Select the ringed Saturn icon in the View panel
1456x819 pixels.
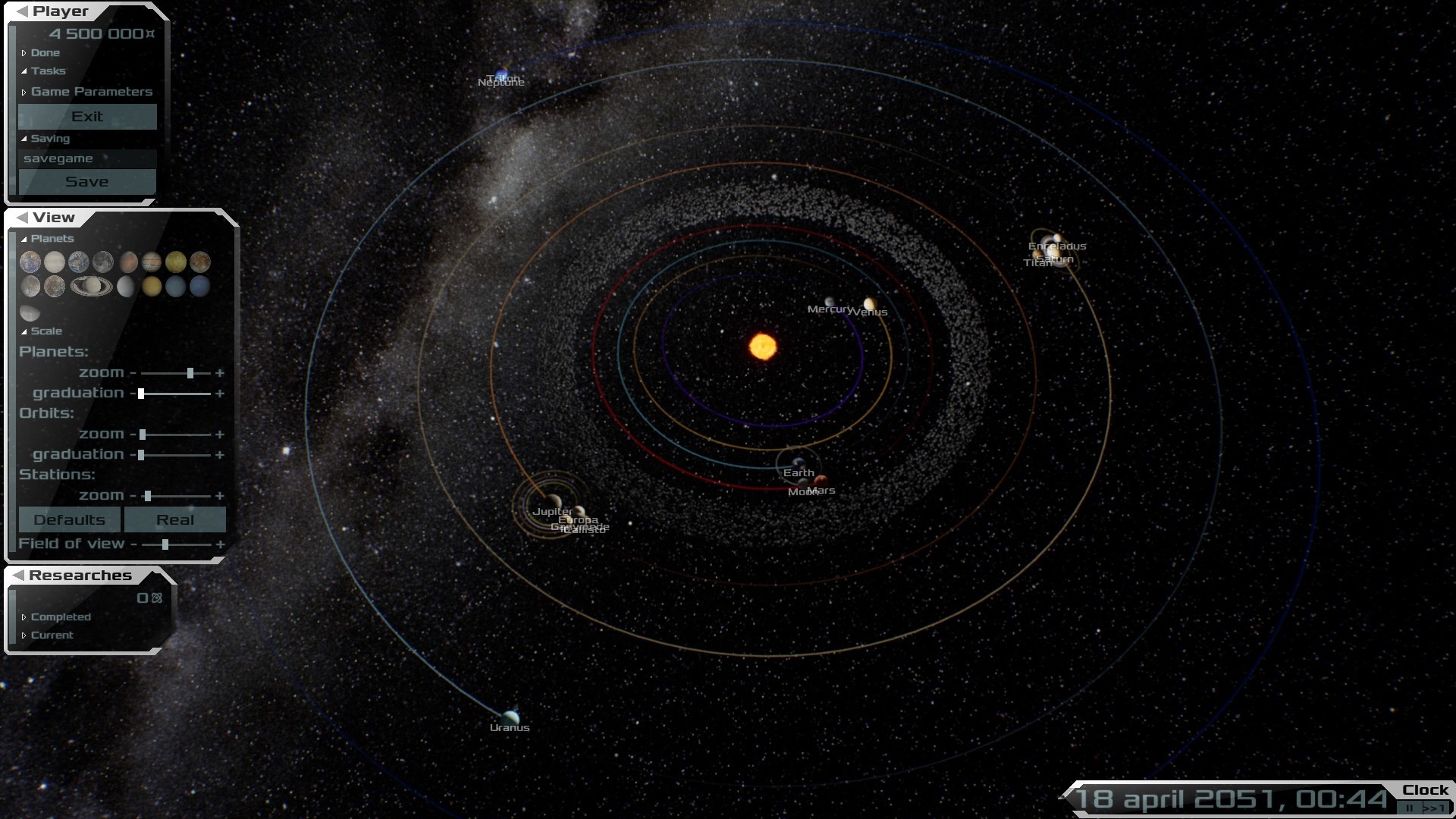[91, 287]
